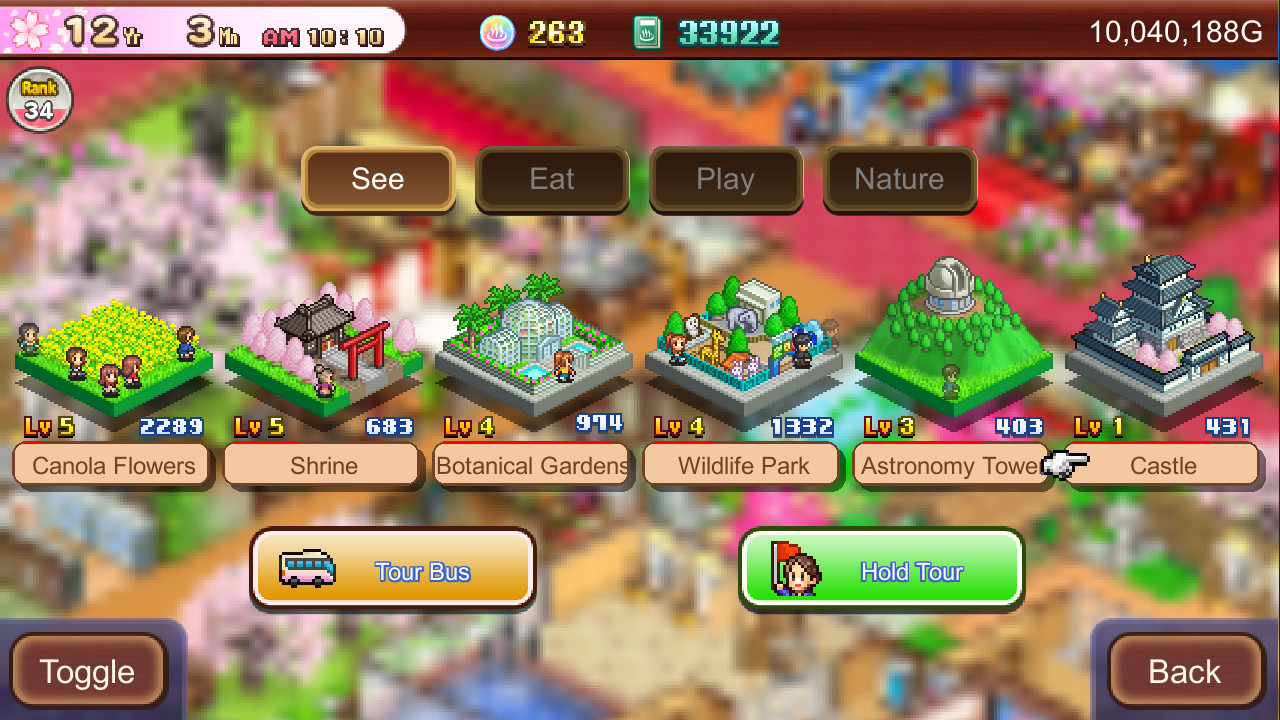Switch to the Play category tab
Screen dimensions: 1280x720
(726, 179)
